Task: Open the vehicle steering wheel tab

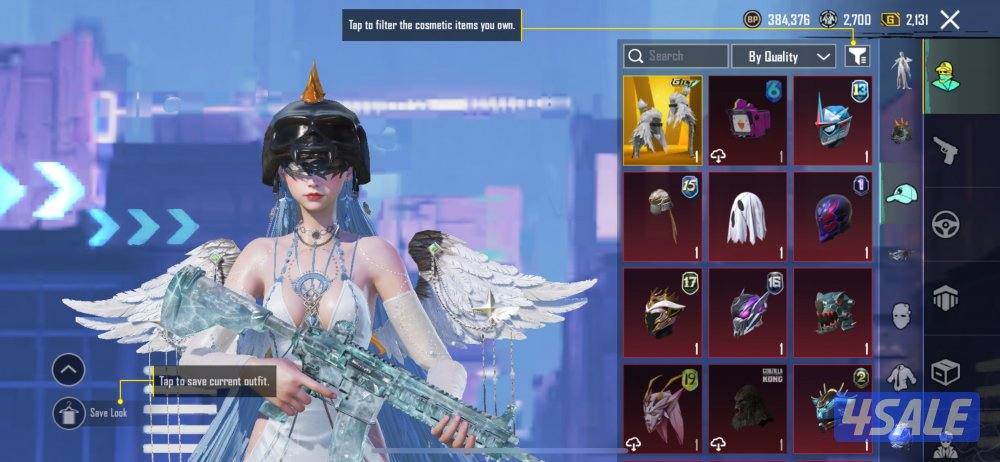Action: coord(945,225)
